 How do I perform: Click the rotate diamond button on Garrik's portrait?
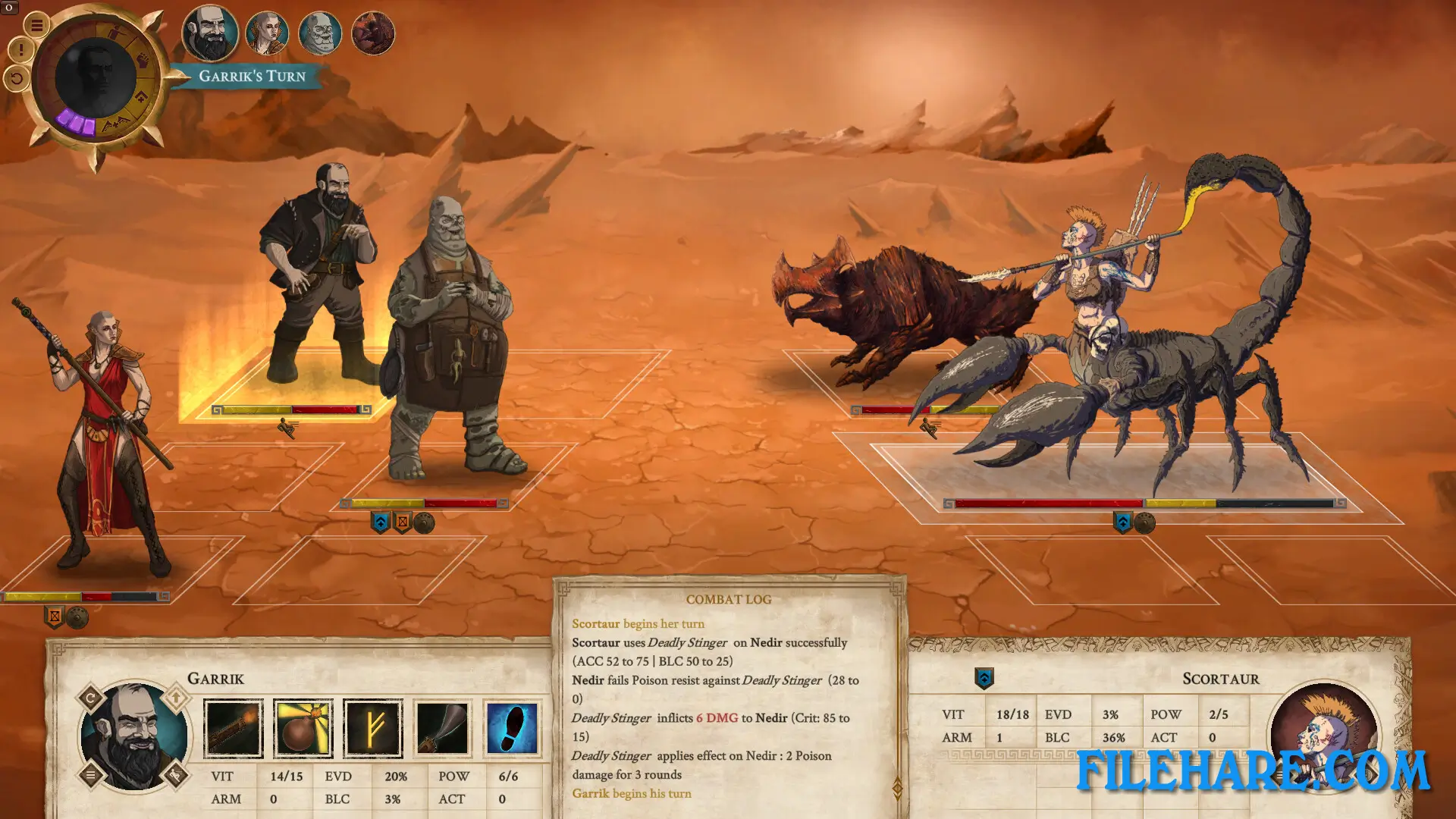(91, 698)
